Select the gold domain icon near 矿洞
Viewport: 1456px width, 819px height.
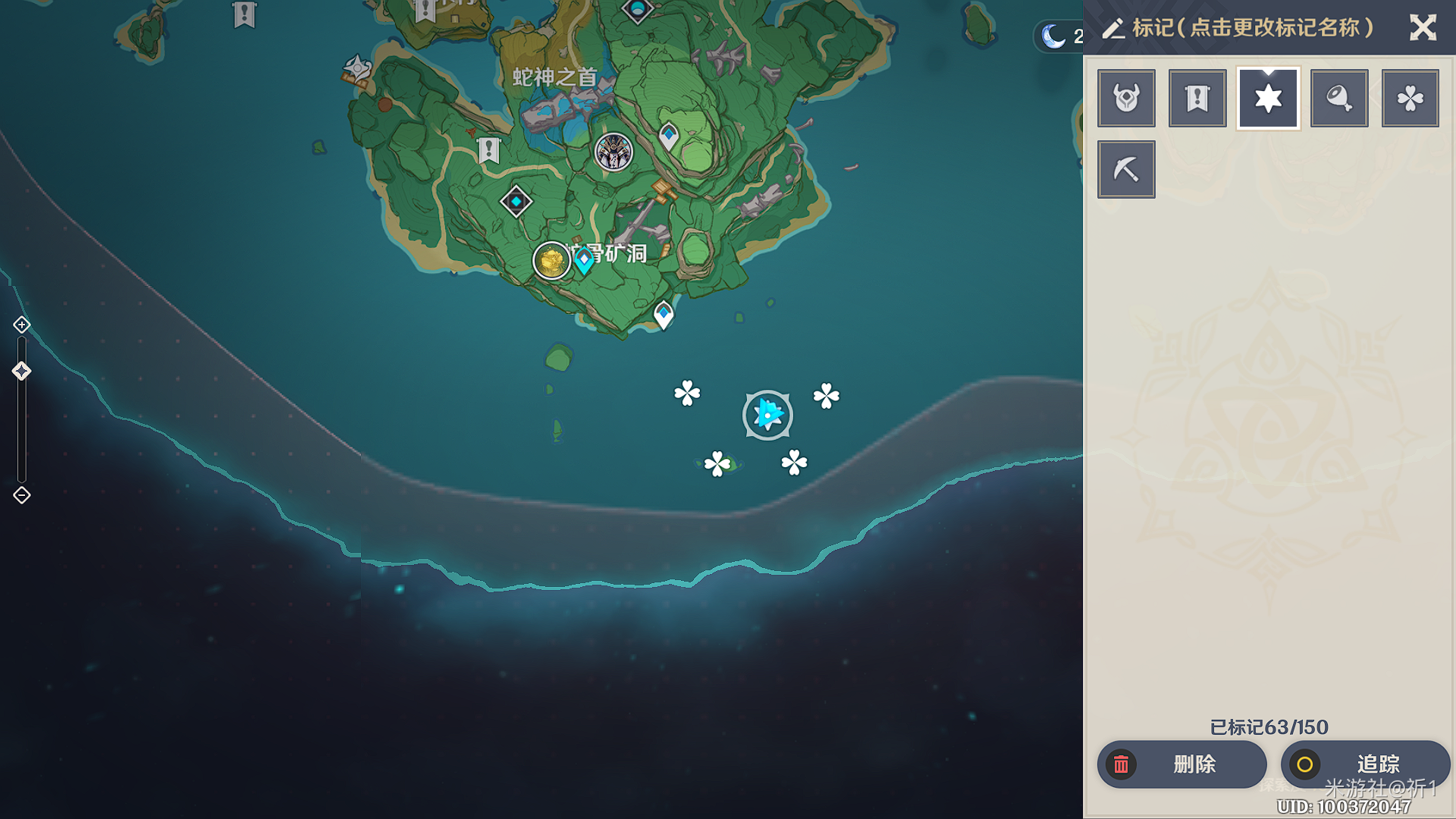551,261
